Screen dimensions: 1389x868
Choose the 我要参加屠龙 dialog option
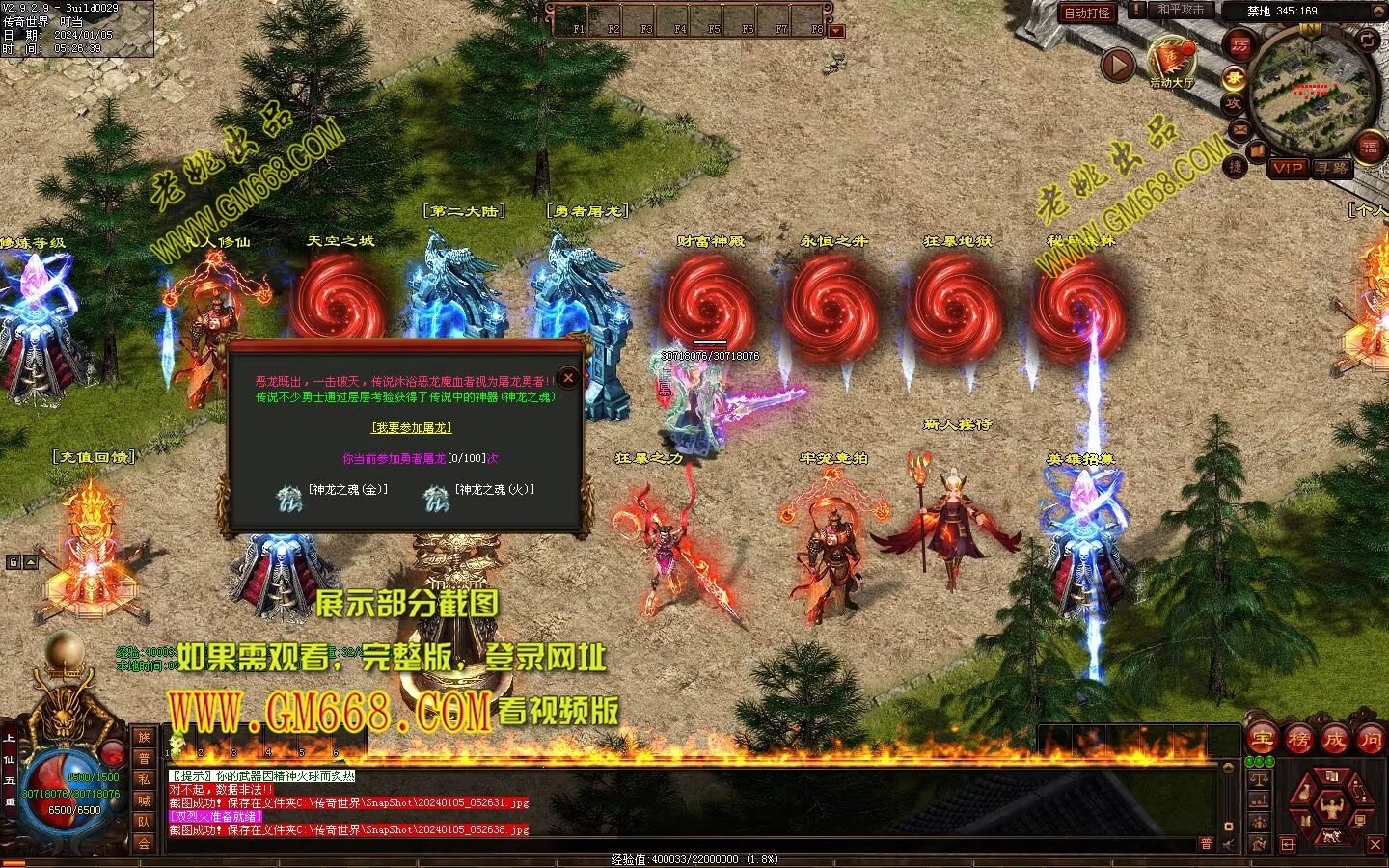(x=412, y=428)
